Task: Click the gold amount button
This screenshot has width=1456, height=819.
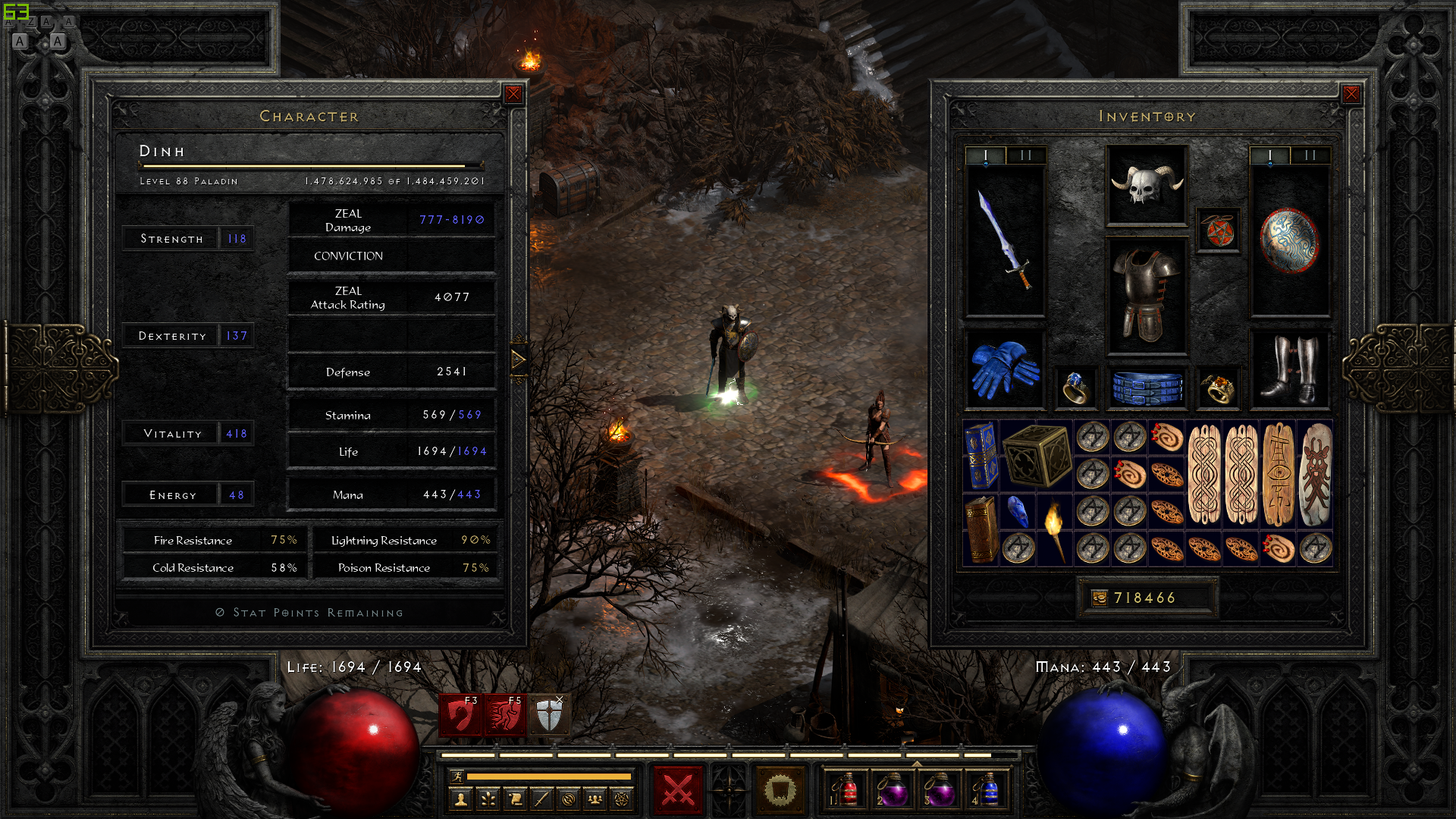Action: coord(1100,598)
